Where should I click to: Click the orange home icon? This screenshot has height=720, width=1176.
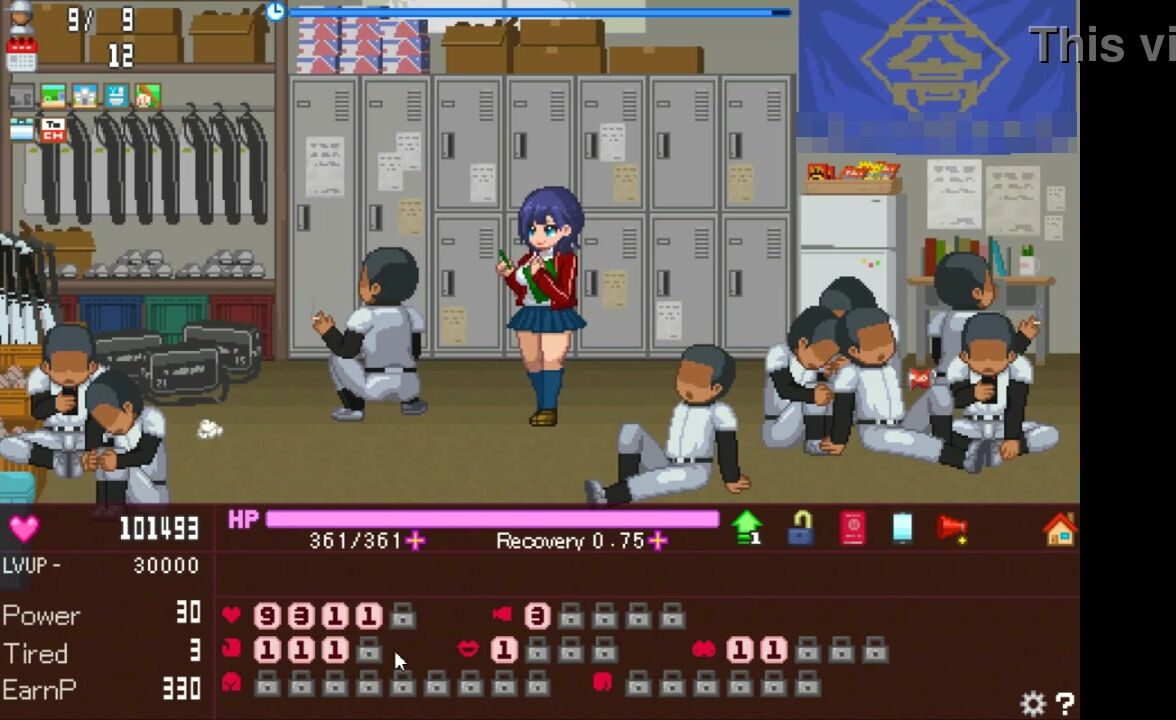click(1059, 528)
